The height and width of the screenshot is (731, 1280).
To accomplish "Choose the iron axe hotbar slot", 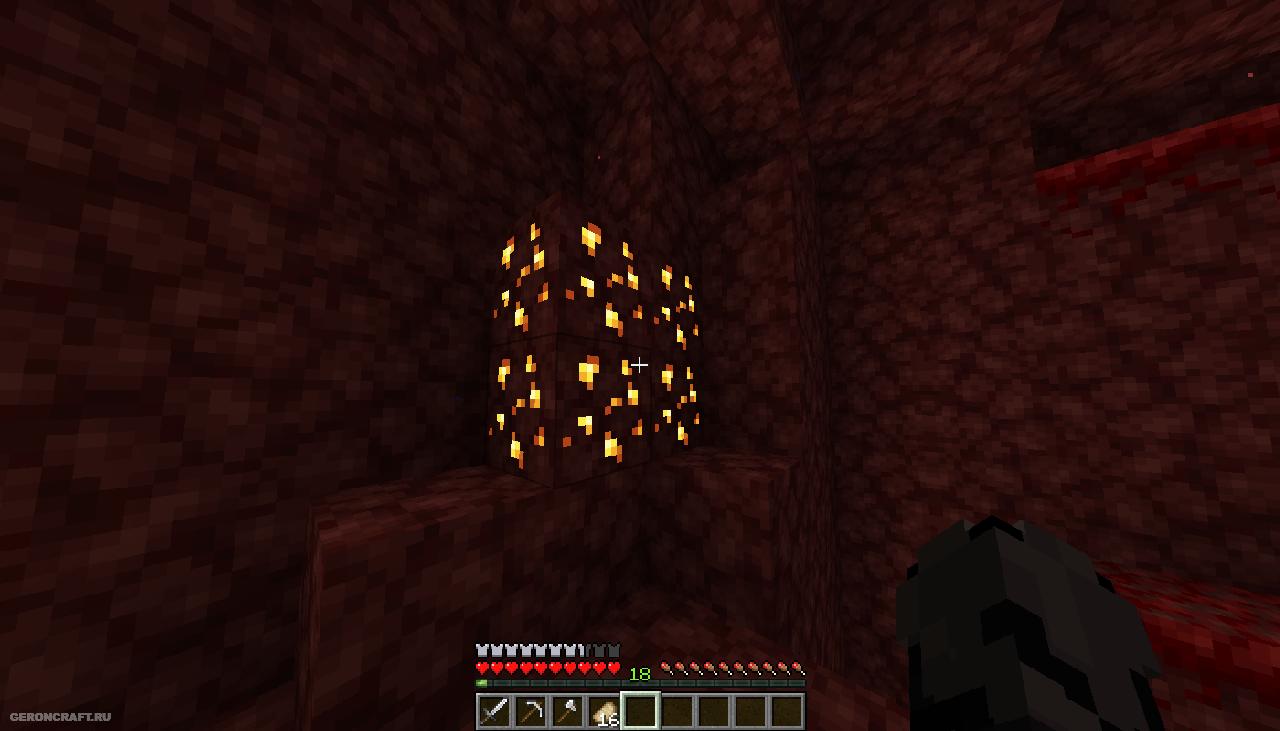I will [567, 711].
